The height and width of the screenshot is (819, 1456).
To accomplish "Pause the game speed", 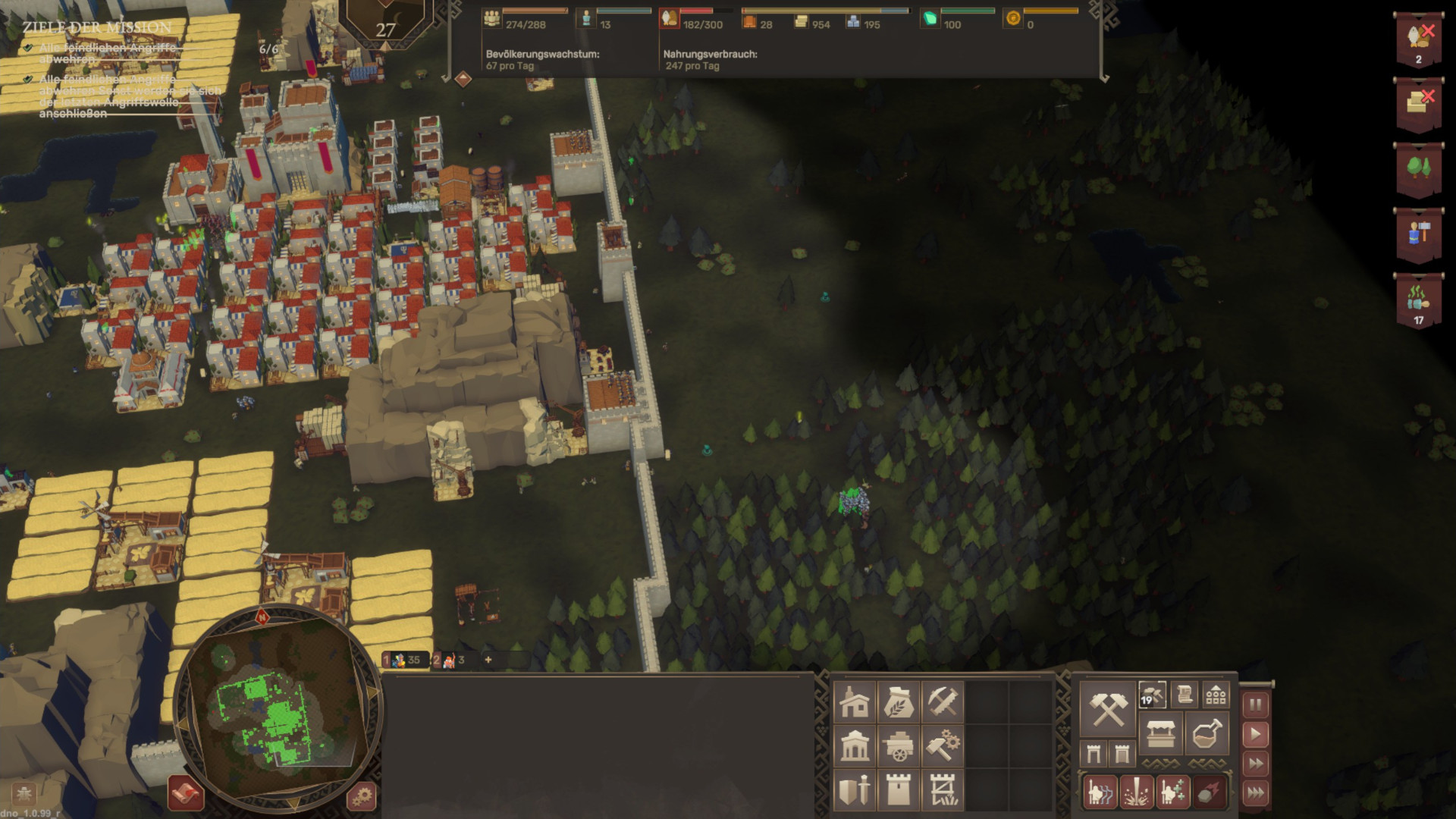I will pos(1256,705).
